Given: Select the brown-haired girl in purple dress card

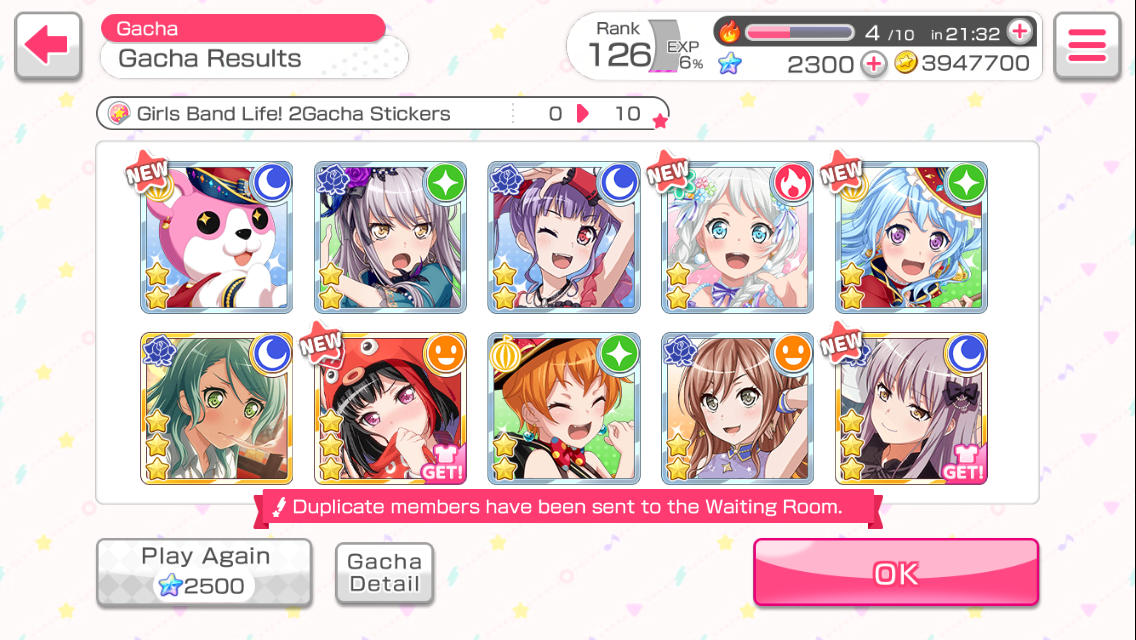Looking at the screenshot, I should point(737,409).
